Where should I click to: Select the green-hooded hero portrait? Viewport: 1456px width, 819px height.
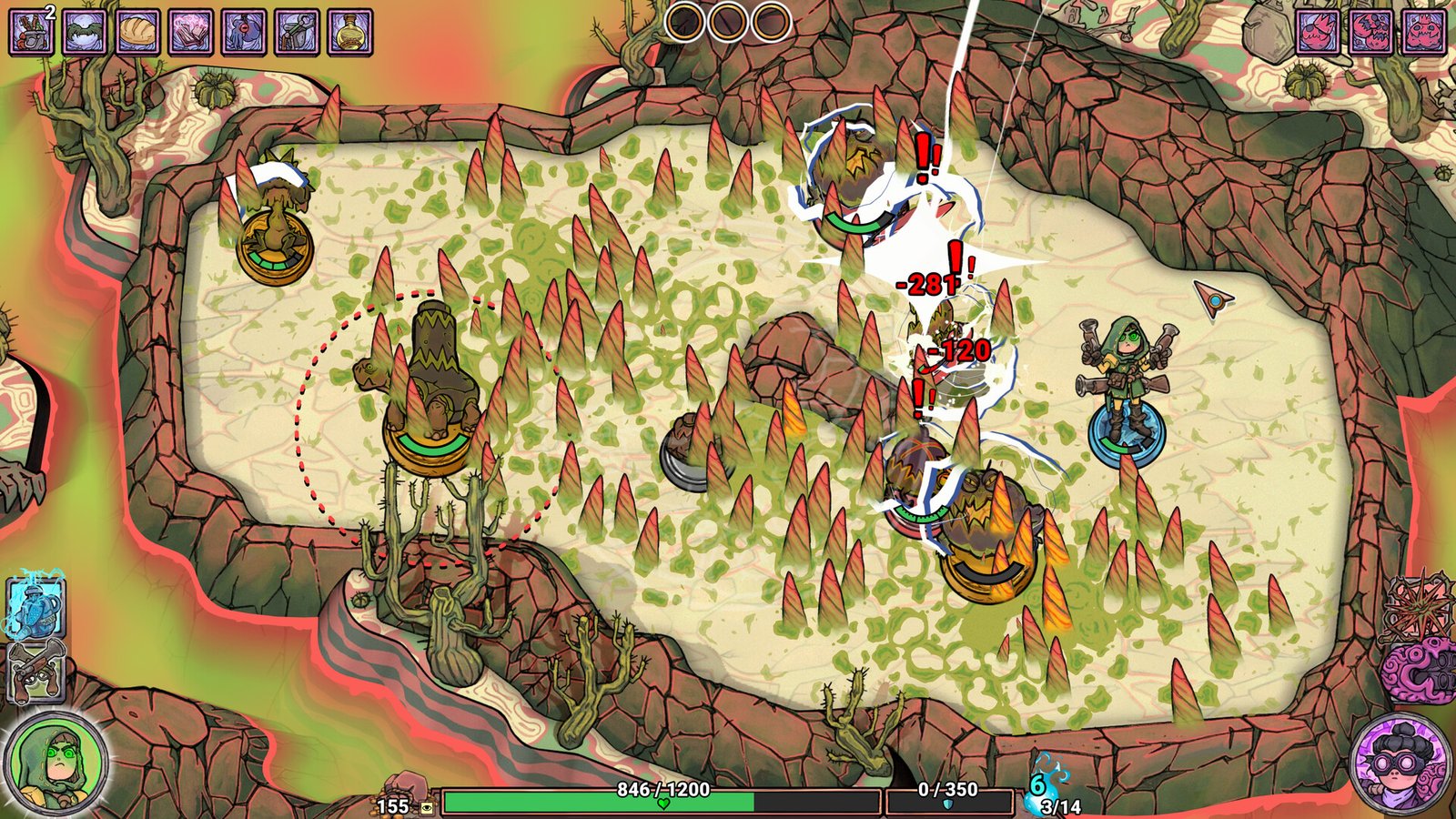(56, 763)
